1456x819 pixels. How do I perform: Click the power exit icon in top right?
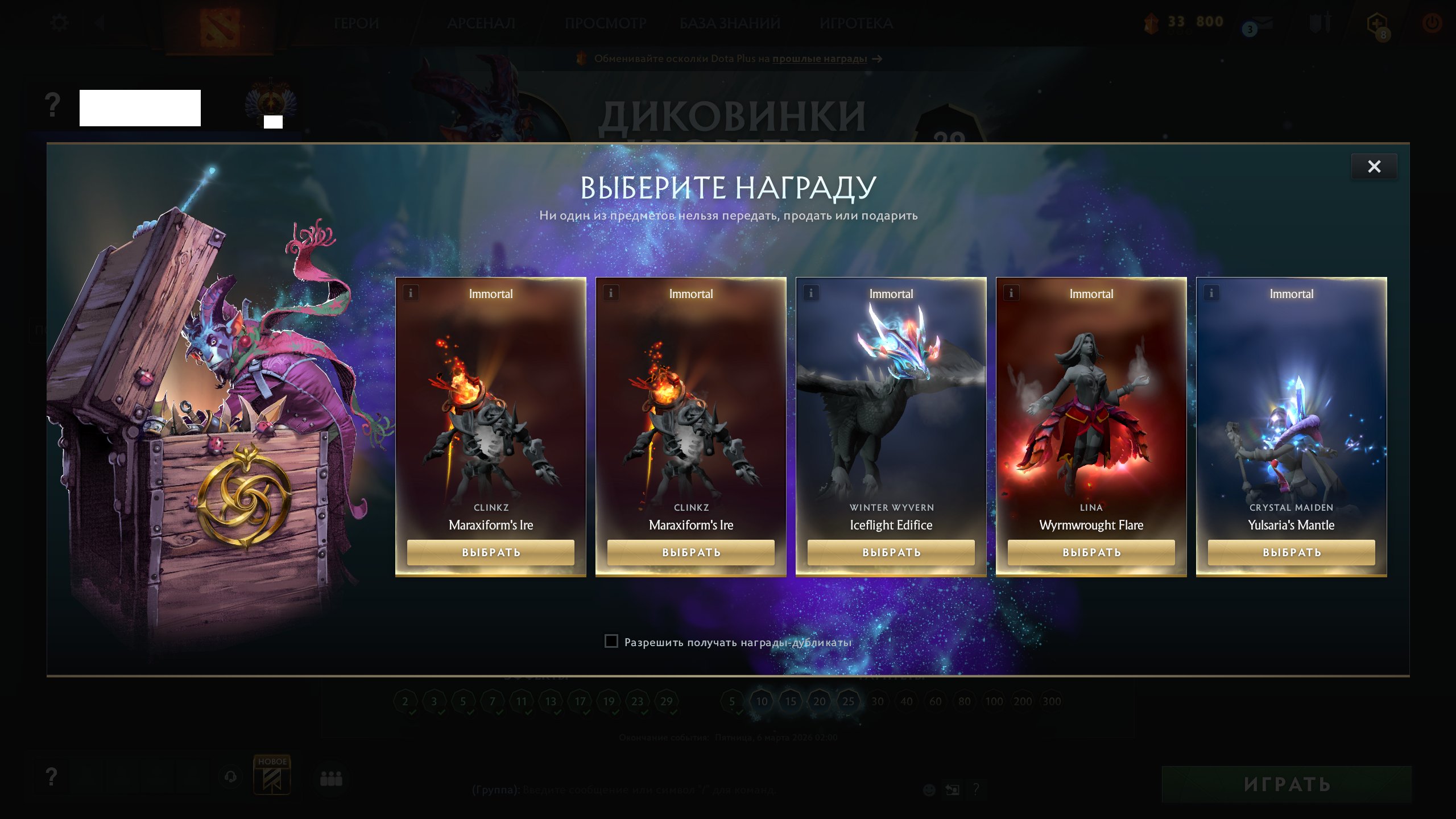pos(1431,22)
